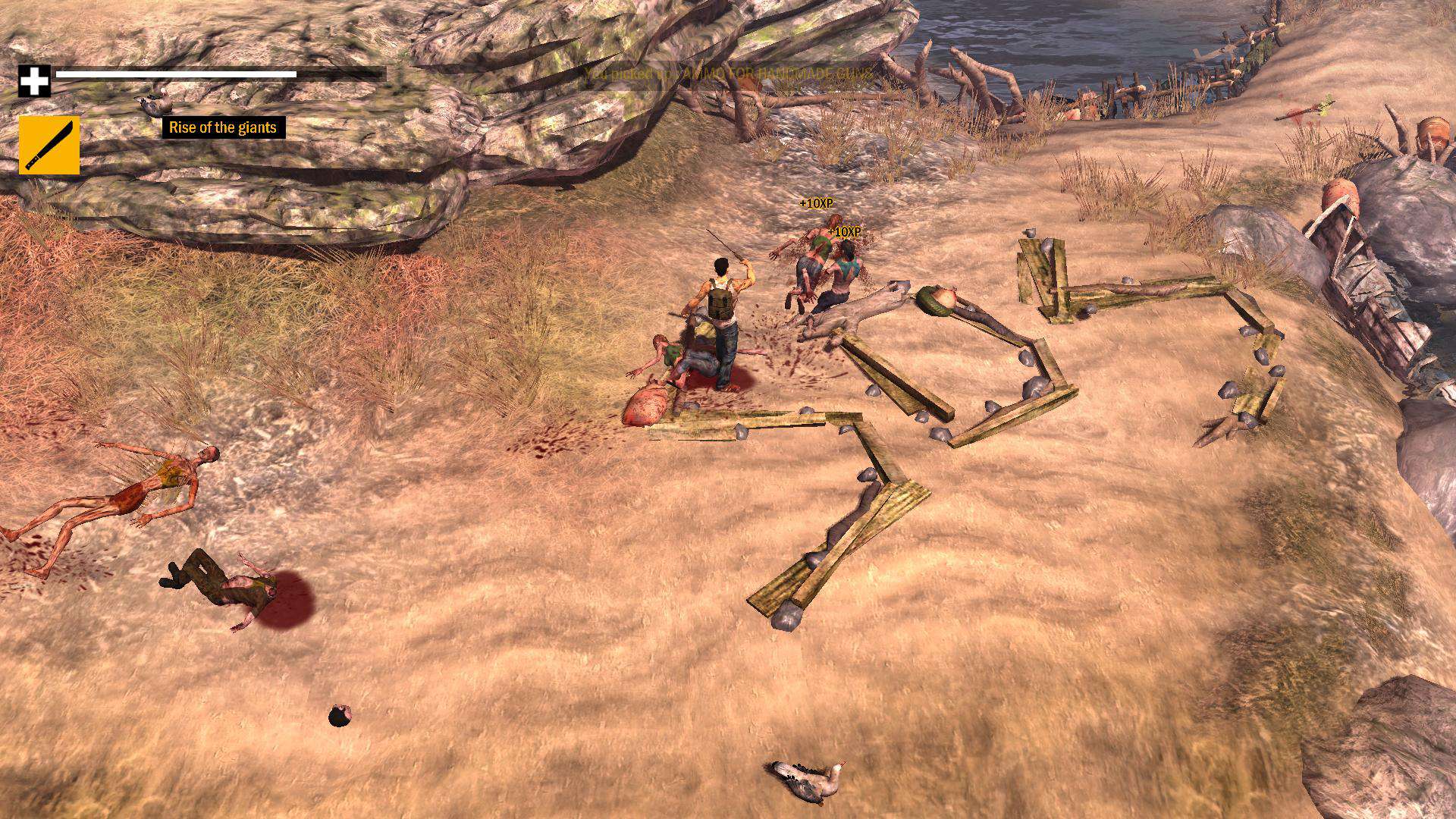
Task: Click the white cross health icon
Action: tap(34, 81)
